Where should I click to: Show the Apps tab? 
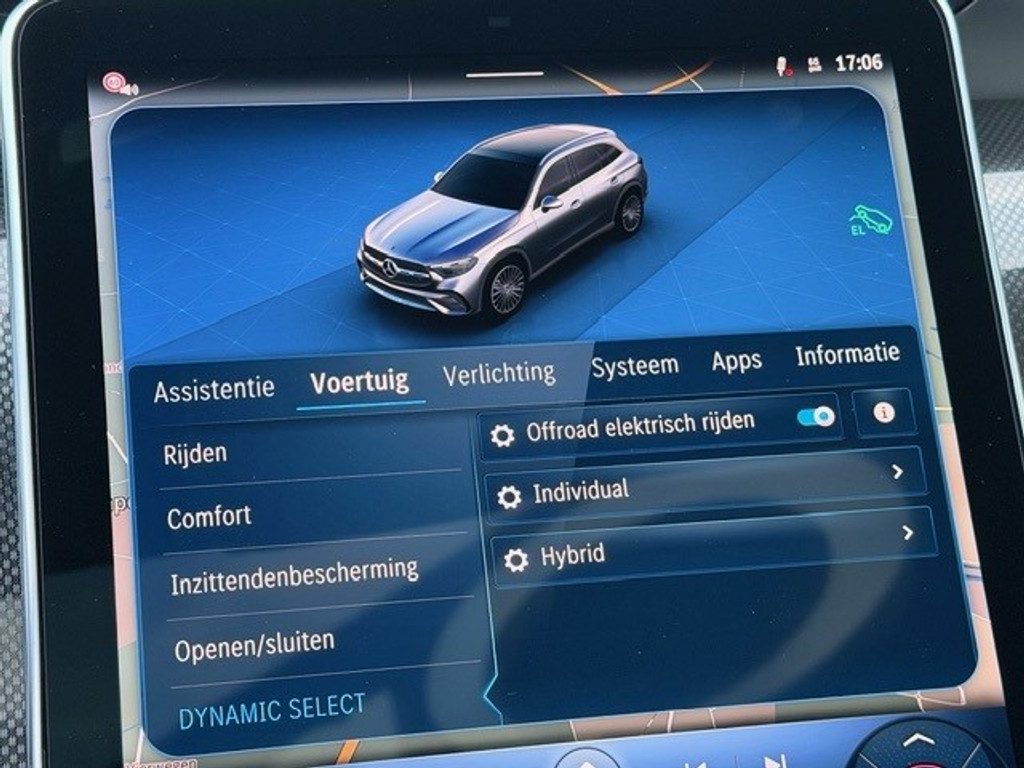click(x=736, y=361)
